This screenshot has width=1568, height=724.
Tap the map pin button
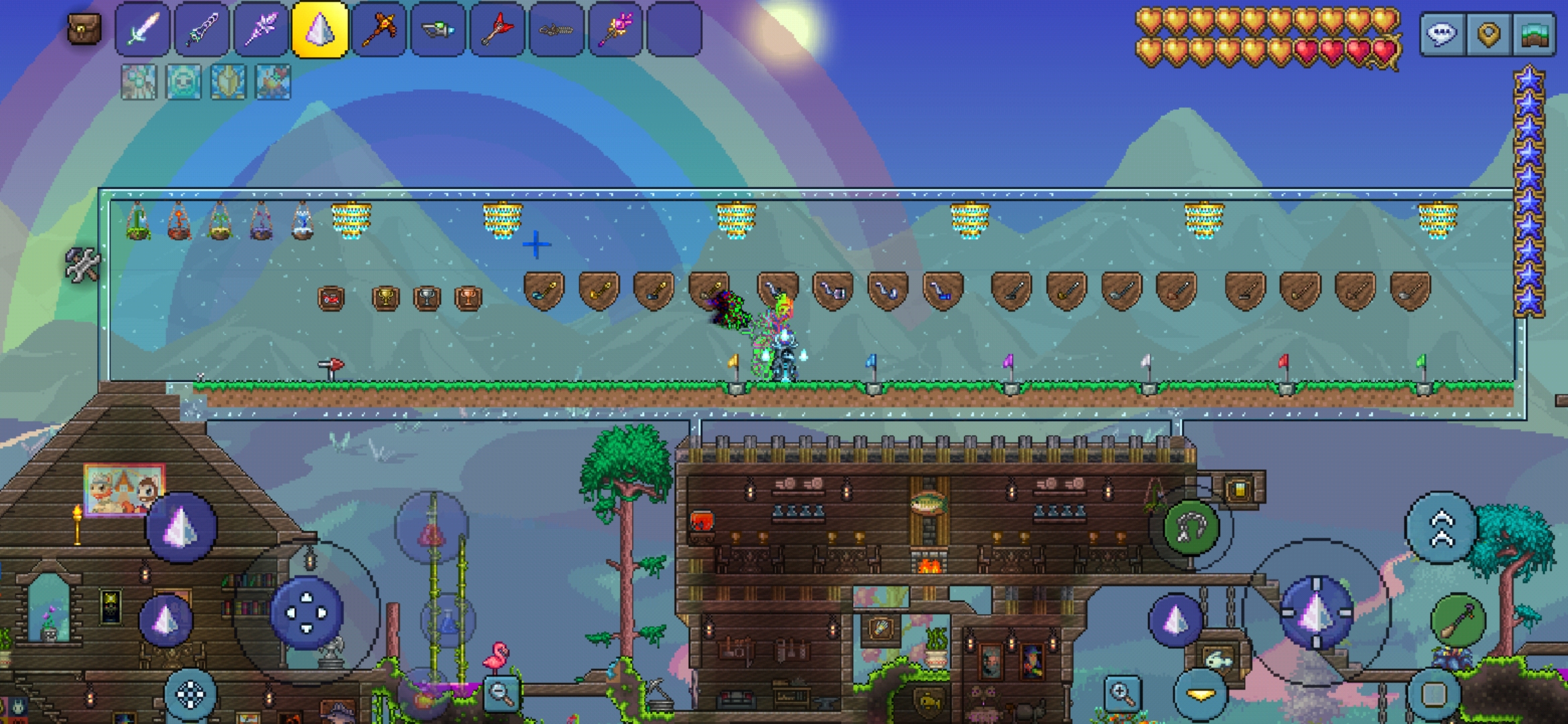1488,34
